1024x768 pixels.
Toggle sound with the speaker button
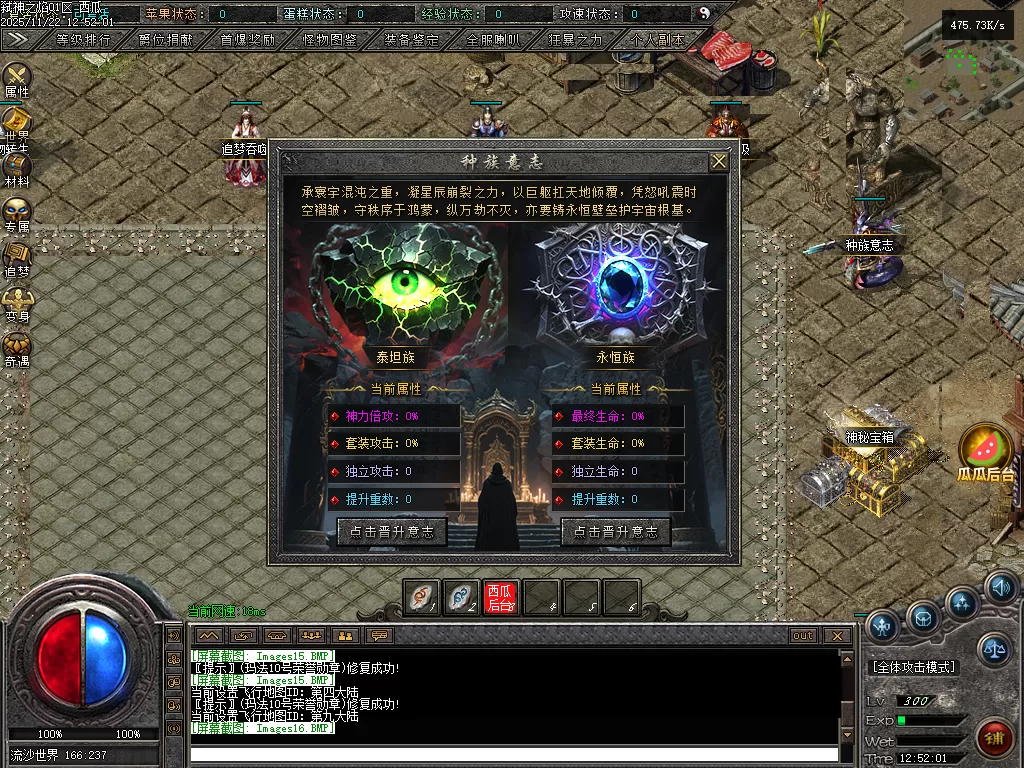coord(999,588)
